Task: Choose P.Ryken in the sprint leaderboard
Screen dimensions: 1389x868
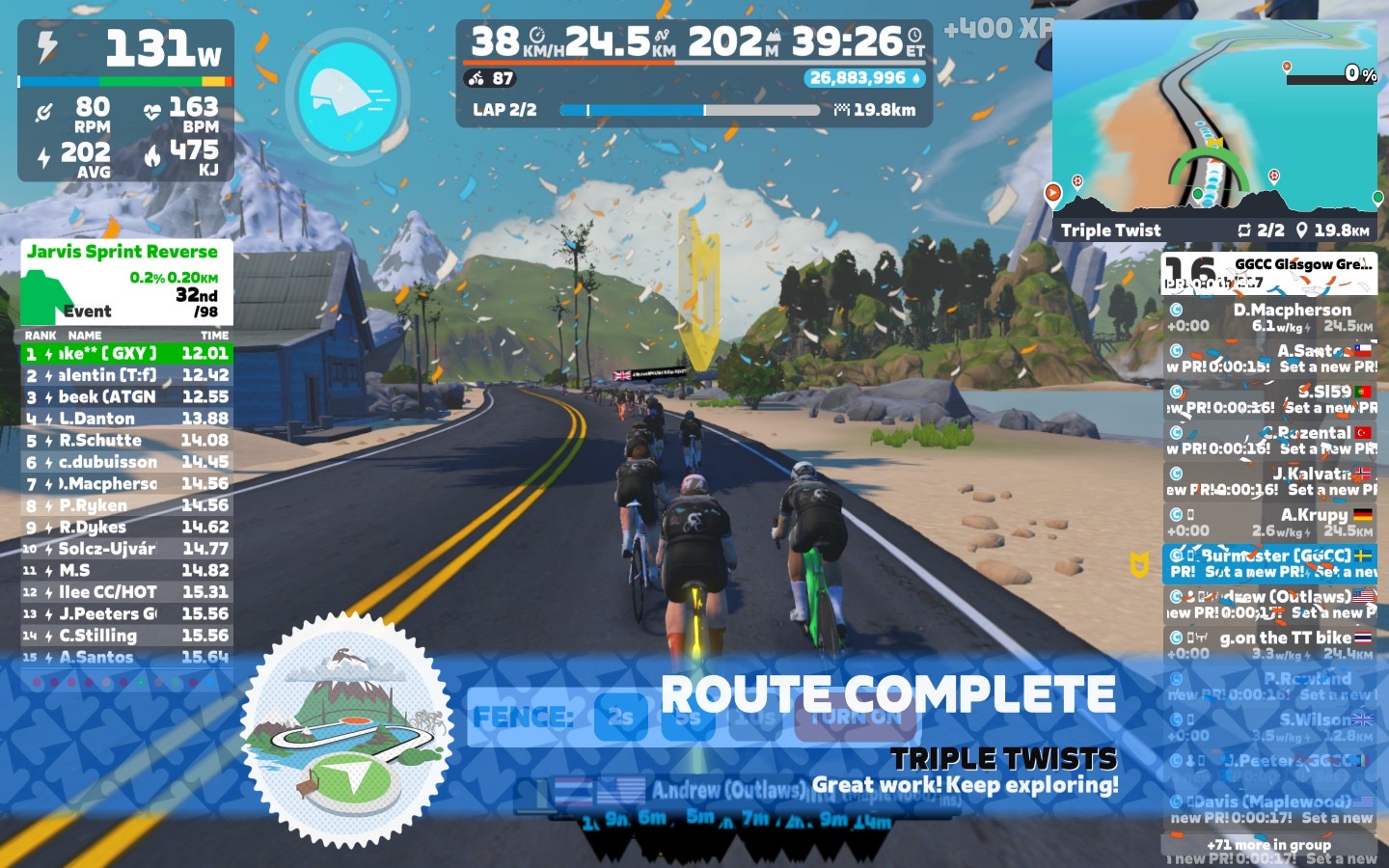Action: click(126, 505)
